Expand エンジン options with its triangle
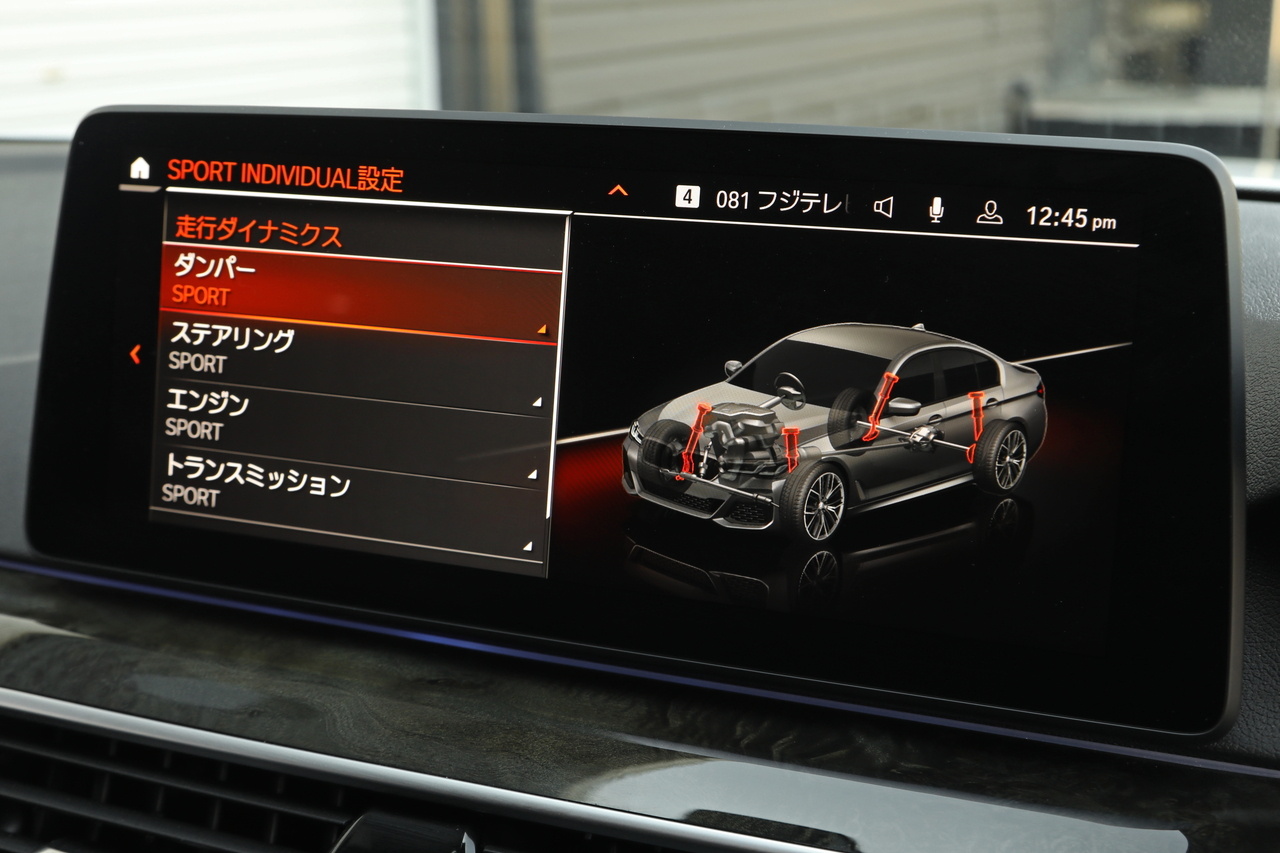Image resolution: width=1280 pixels, height=853 pixels. click(x=537, y=400)
